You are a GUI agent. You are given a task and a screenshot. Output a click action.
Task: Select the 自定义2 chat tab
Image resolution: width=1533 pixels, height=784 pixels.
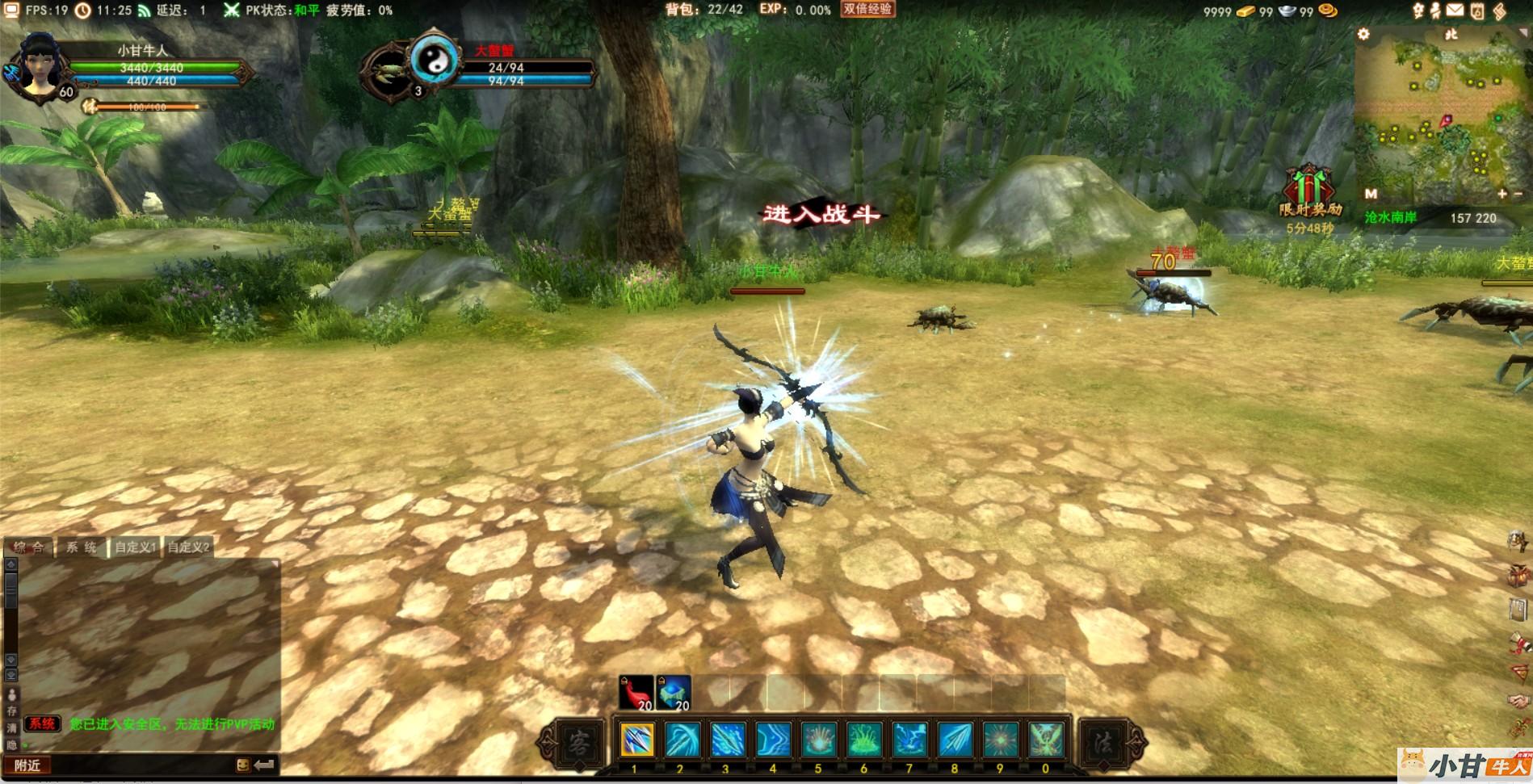[188, 547]
